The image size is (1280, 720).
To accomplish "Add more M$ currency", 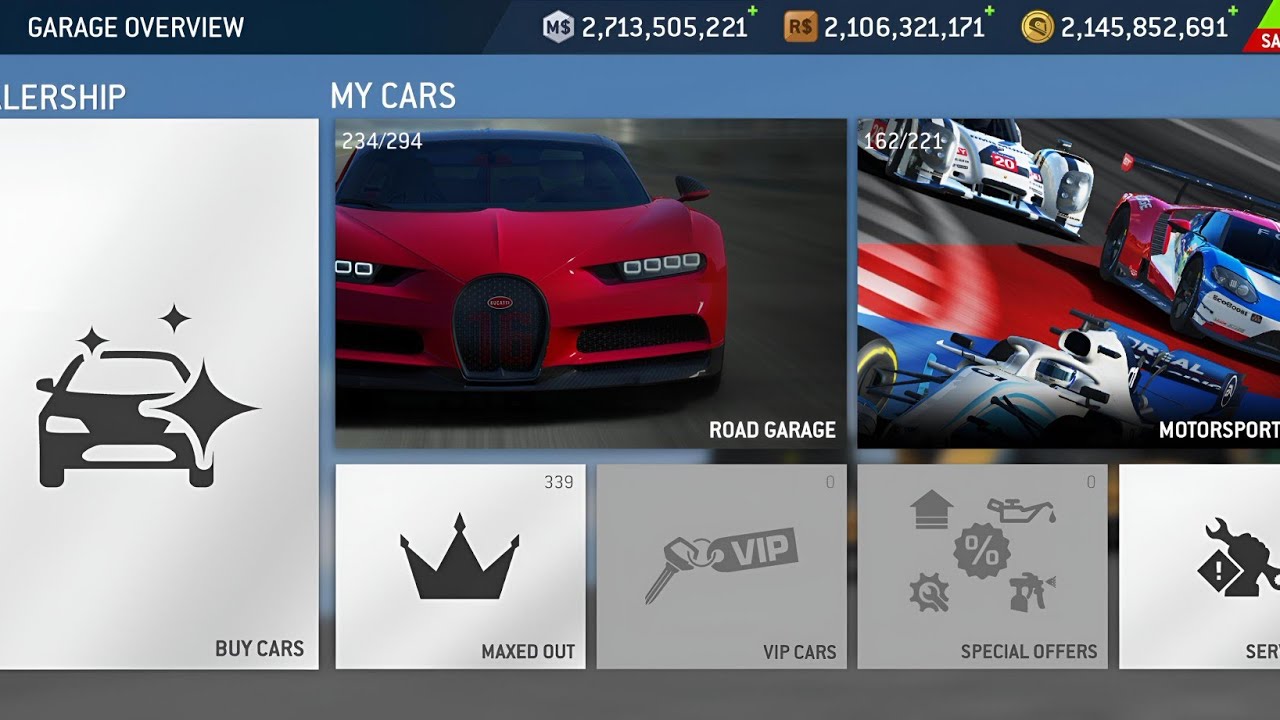I will pyautogui.click(x=752, y=12).
